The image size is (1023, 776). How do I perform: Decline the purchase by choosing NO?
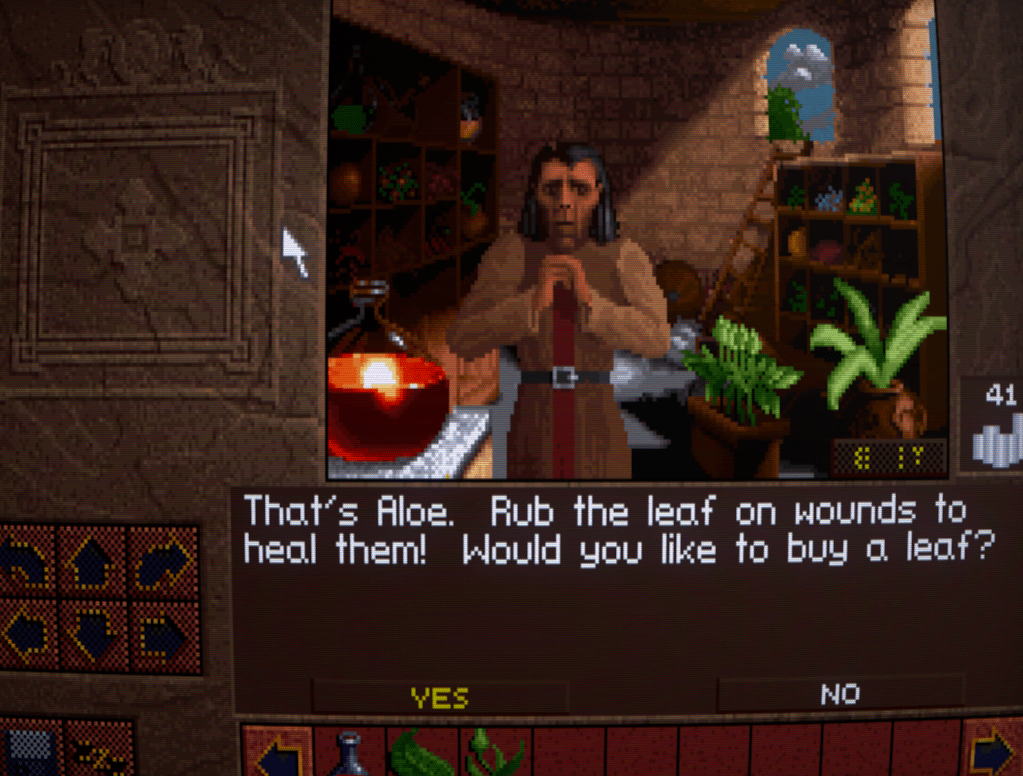pos(840,693)
